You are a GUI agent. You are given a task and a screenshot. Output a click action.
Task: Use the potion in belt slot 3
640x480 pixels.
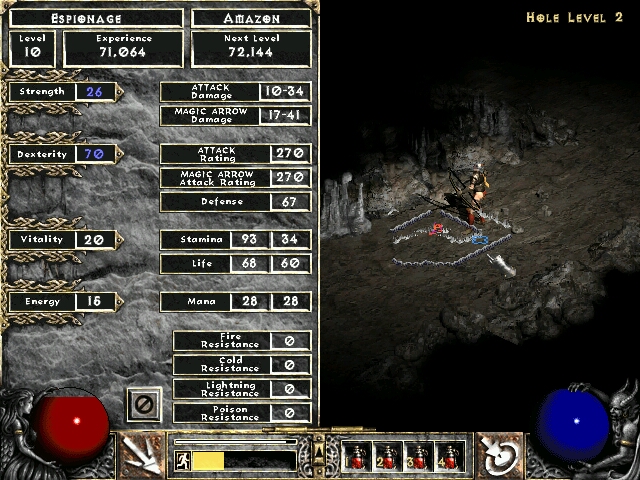pyautogui.click(x=419, y=456)
